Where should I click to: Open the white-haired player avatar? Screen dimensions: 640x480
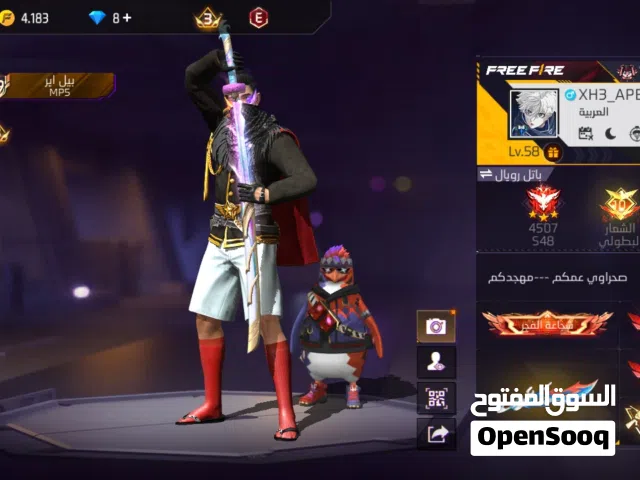(534, 113)
